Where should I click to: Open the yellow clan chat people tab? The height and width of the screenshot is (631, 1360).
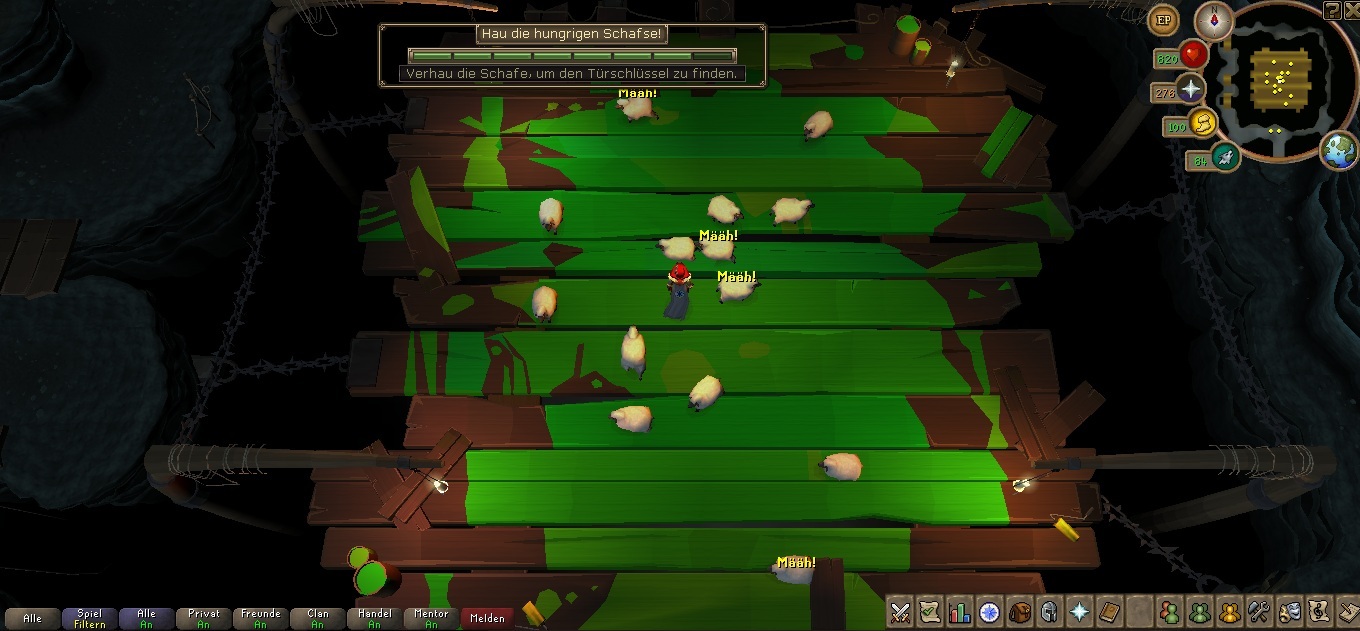click(1229, 611)
